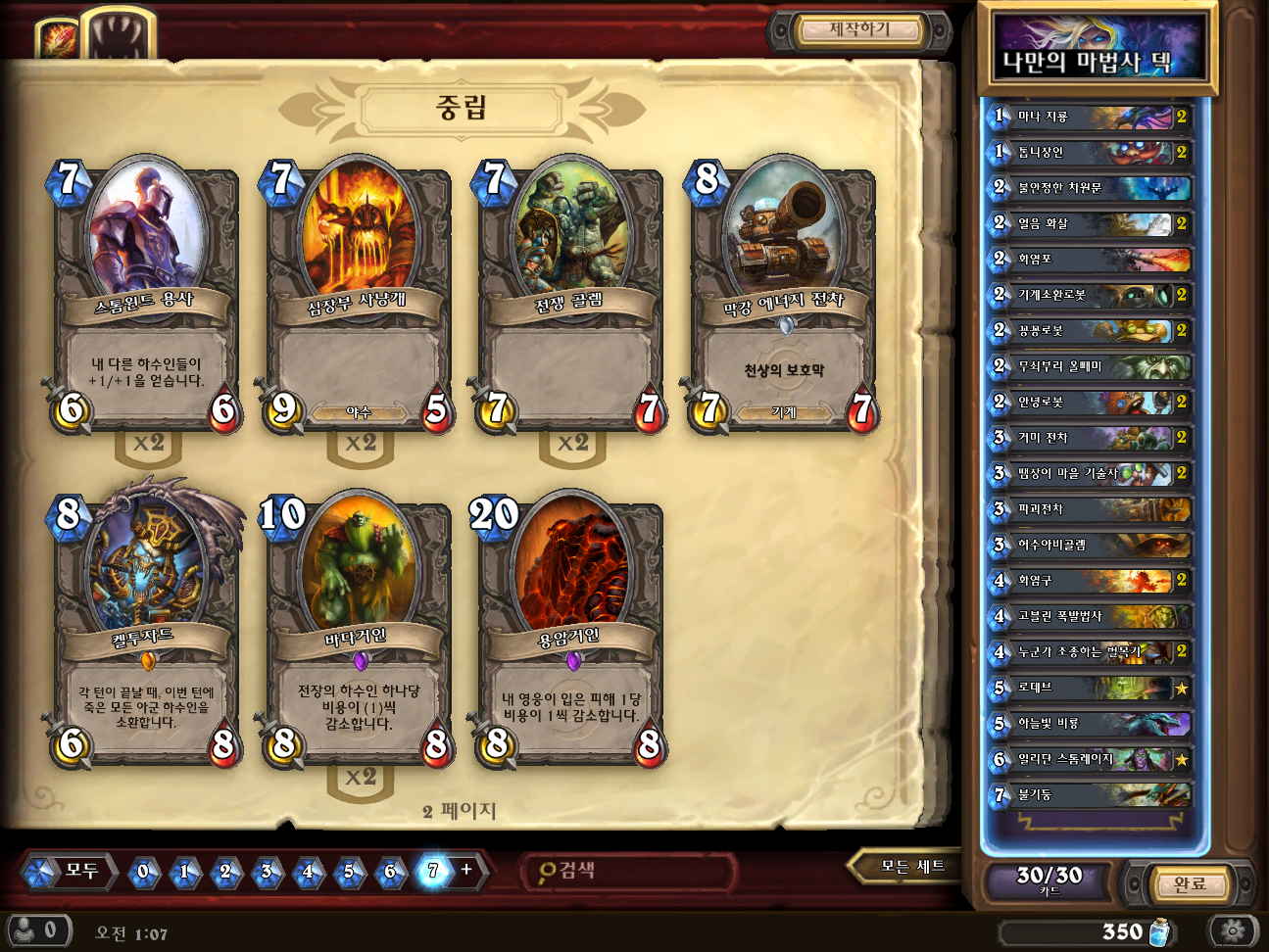
Task: Remove 마나 지룡 from the deck list
Action: click(x=1090, y=117)
